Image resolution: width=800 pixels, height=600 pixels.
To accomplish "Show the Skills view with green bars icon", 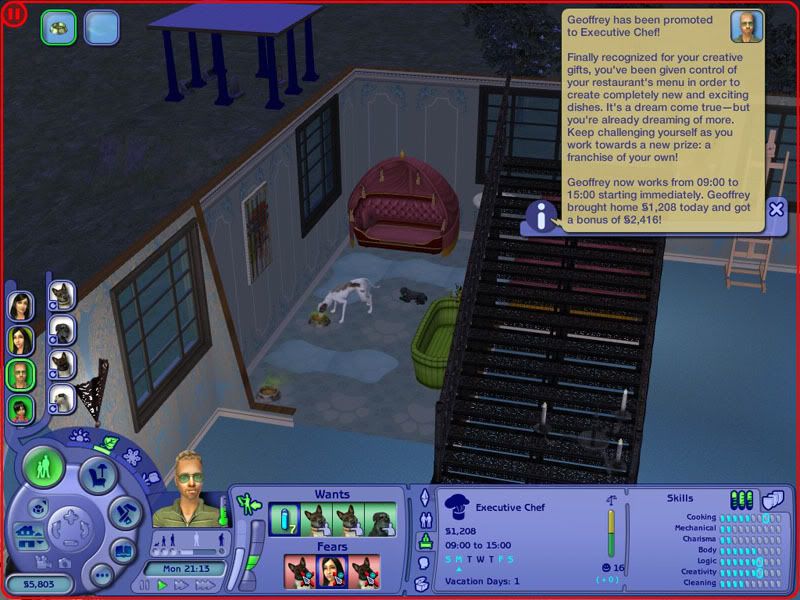I will point(741,499).
